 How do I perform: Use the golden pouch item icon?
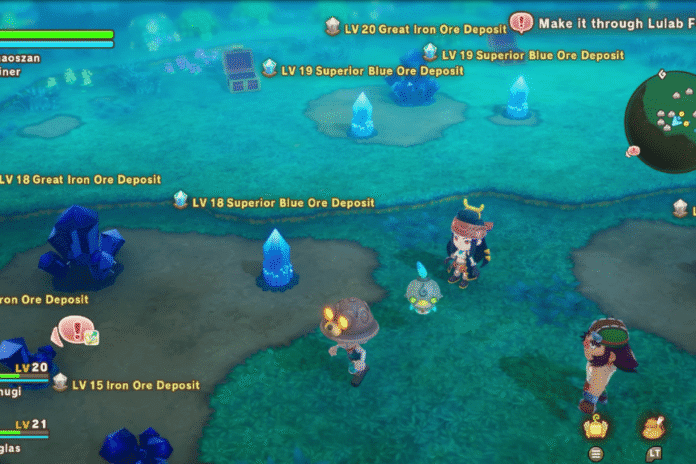click(597, 428)
